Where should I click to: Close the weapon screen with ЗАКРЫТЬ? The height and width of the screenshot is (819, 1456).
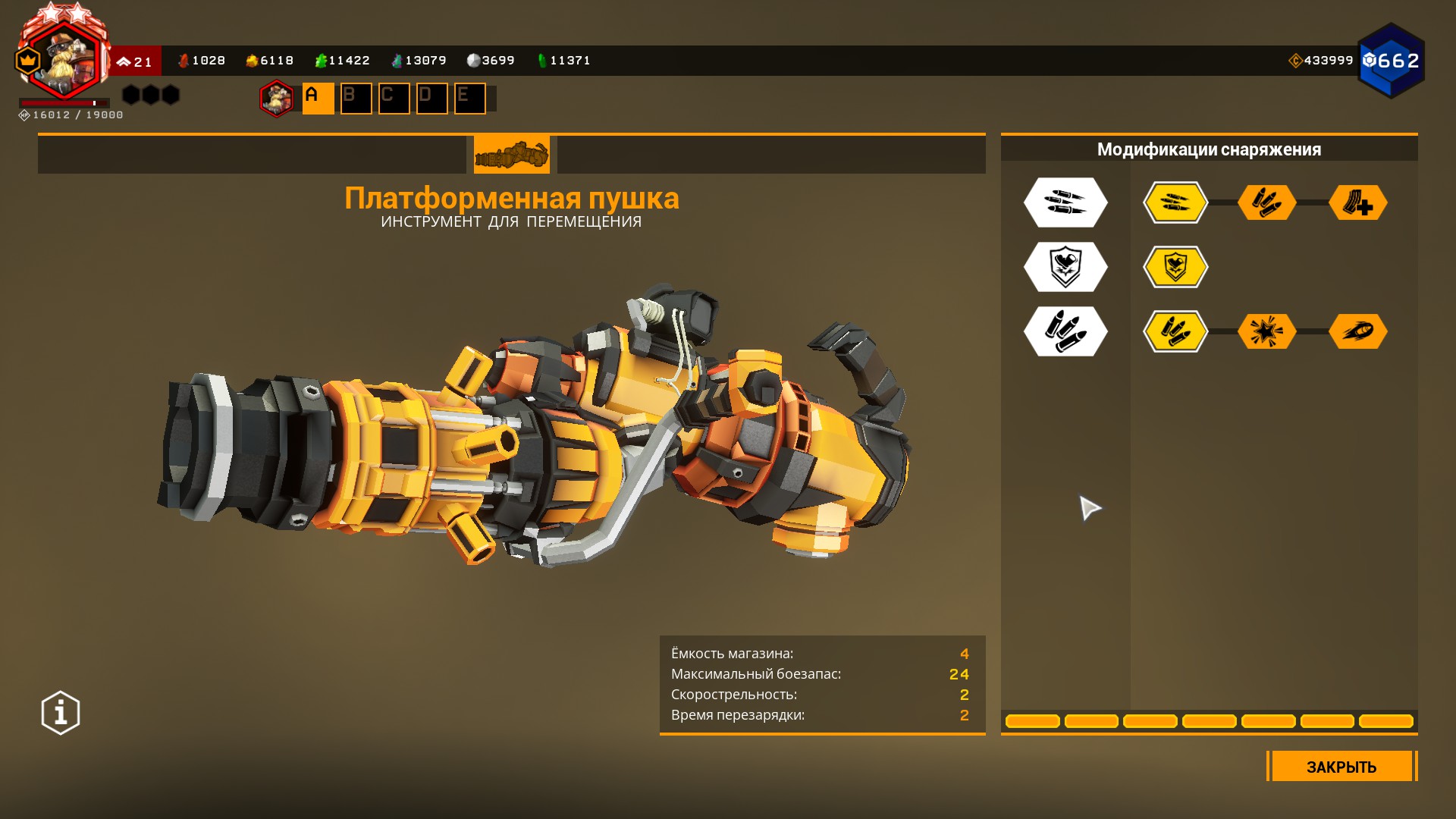pyautogui.click(x=1341, y=767)
